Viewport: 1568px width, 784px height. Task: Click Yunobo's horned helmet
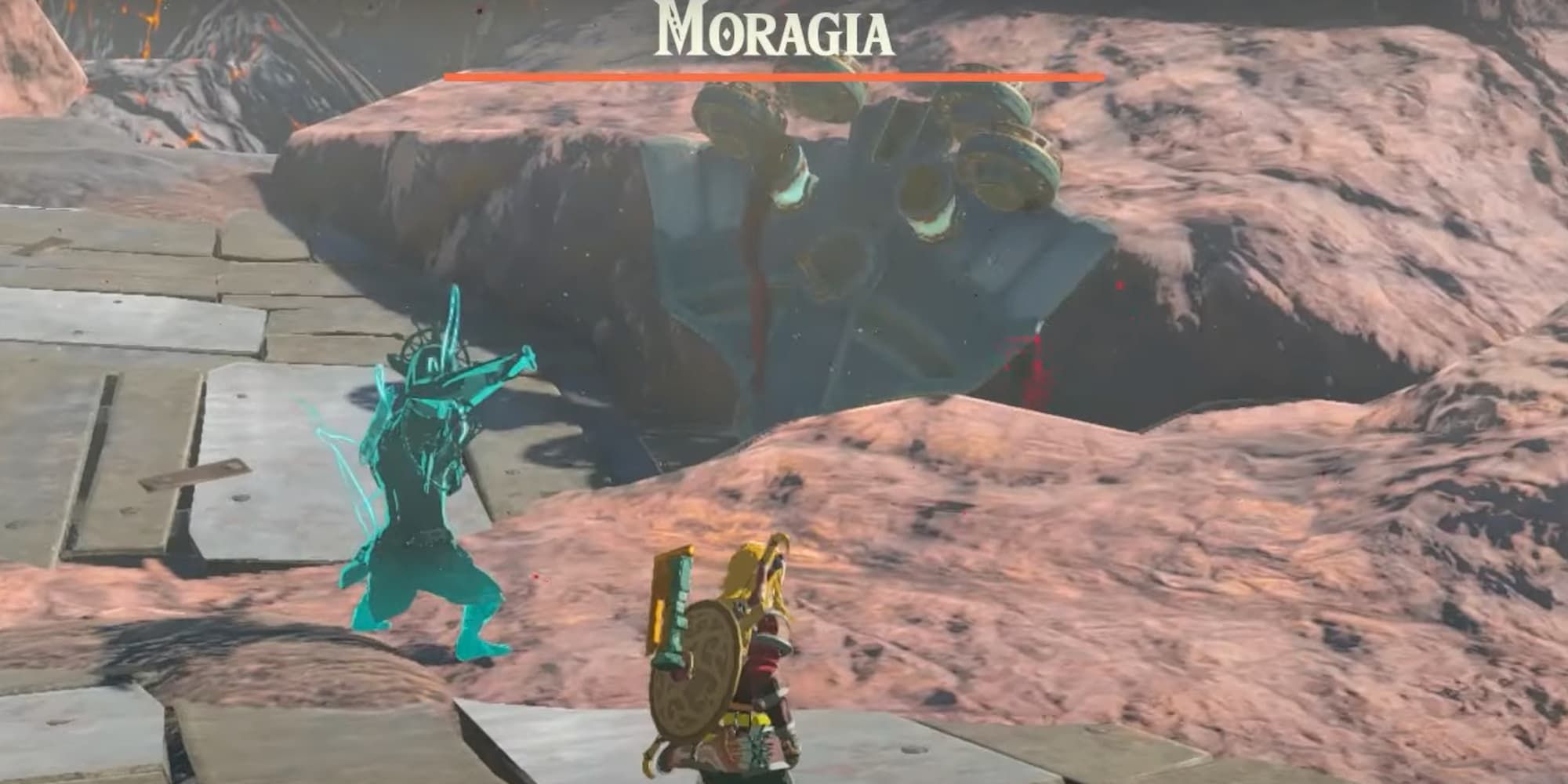point(427,361)
